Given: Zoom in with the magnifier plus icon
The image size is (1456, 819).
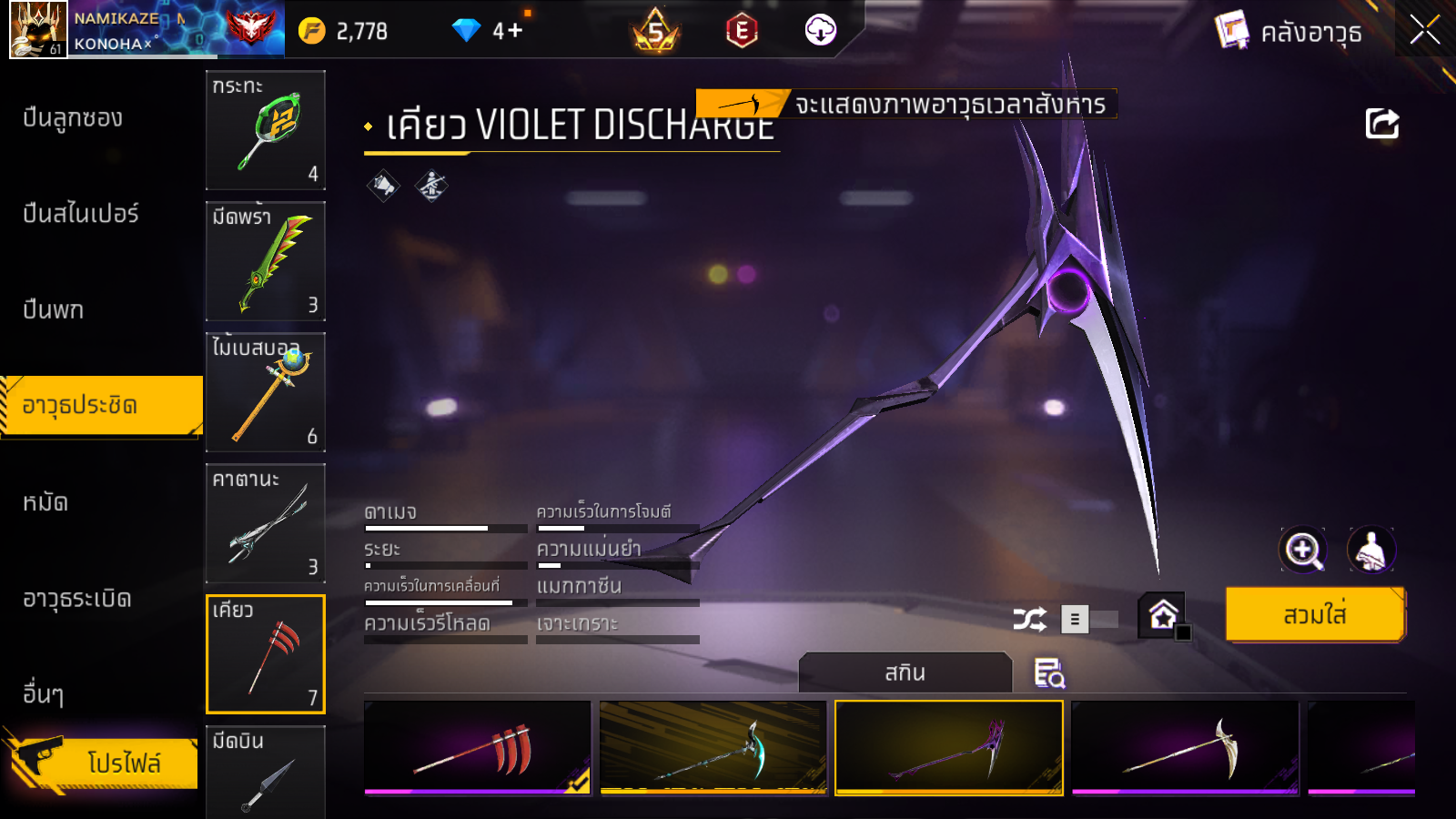Looking at the screenshot, I should [1302, 550].
